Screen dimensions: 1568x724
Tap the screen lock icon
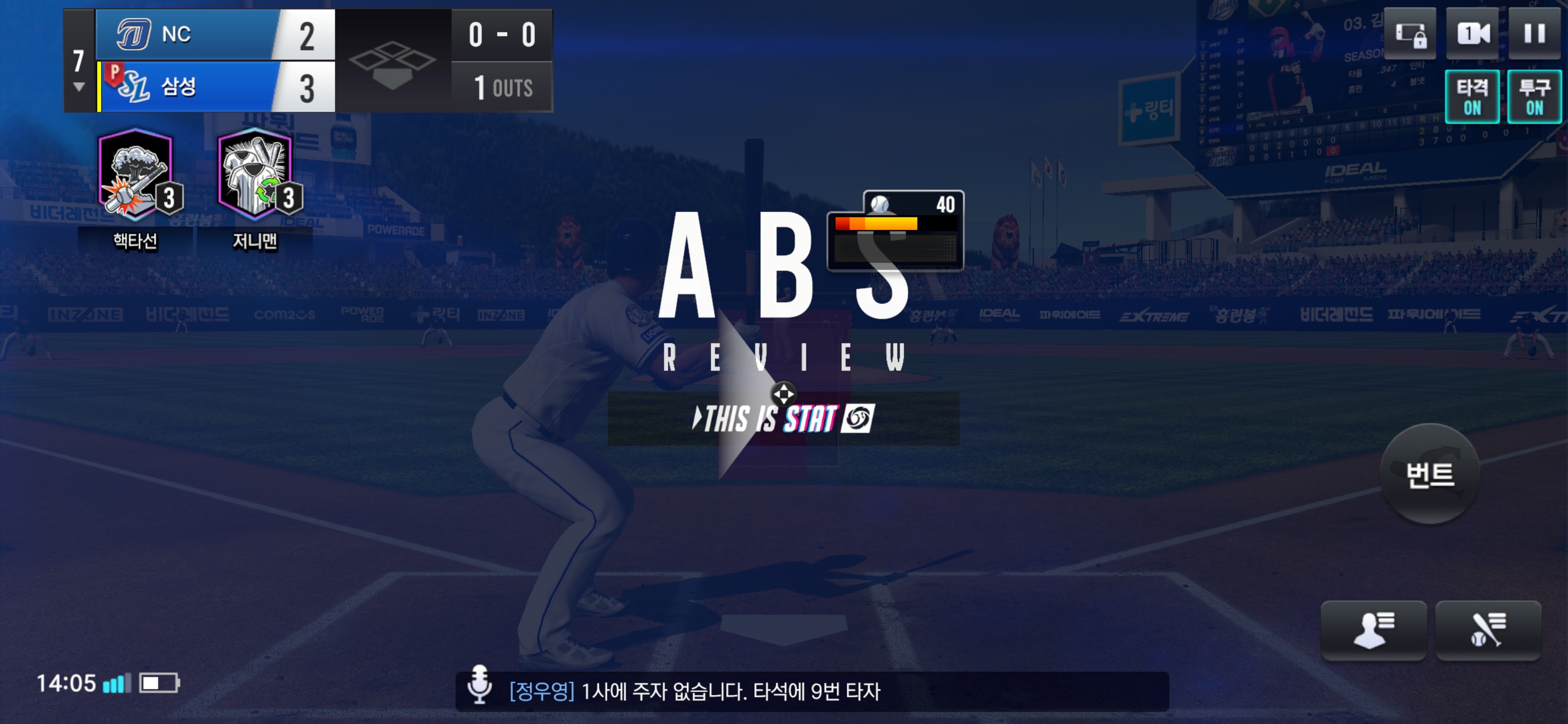point(1410,34)
